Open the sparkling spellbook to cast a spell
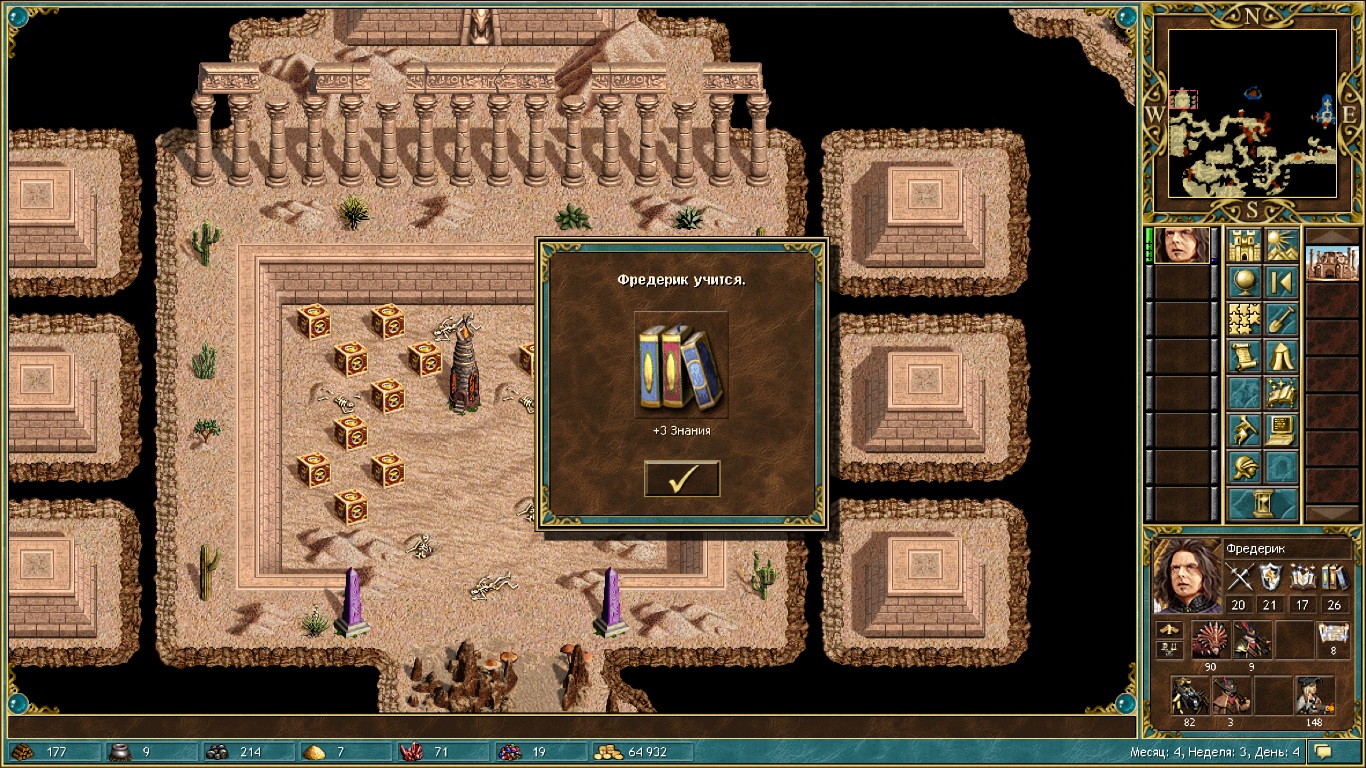The width and height of the screenshot is (1366, 768). point(1282,394)
